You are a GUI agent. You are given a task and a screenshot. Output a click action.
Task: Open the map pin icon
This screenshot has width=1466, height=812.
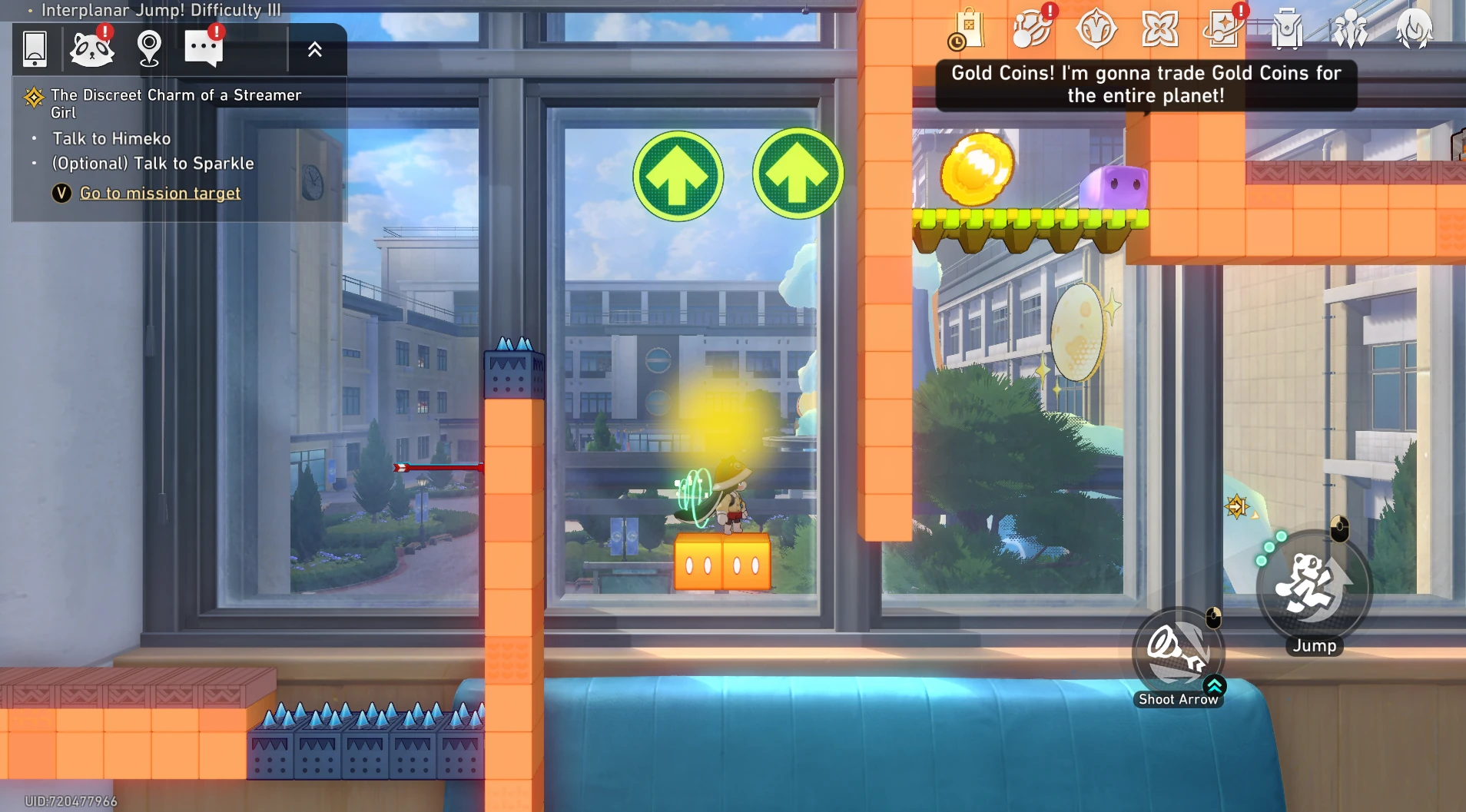(x=149, y=49)
